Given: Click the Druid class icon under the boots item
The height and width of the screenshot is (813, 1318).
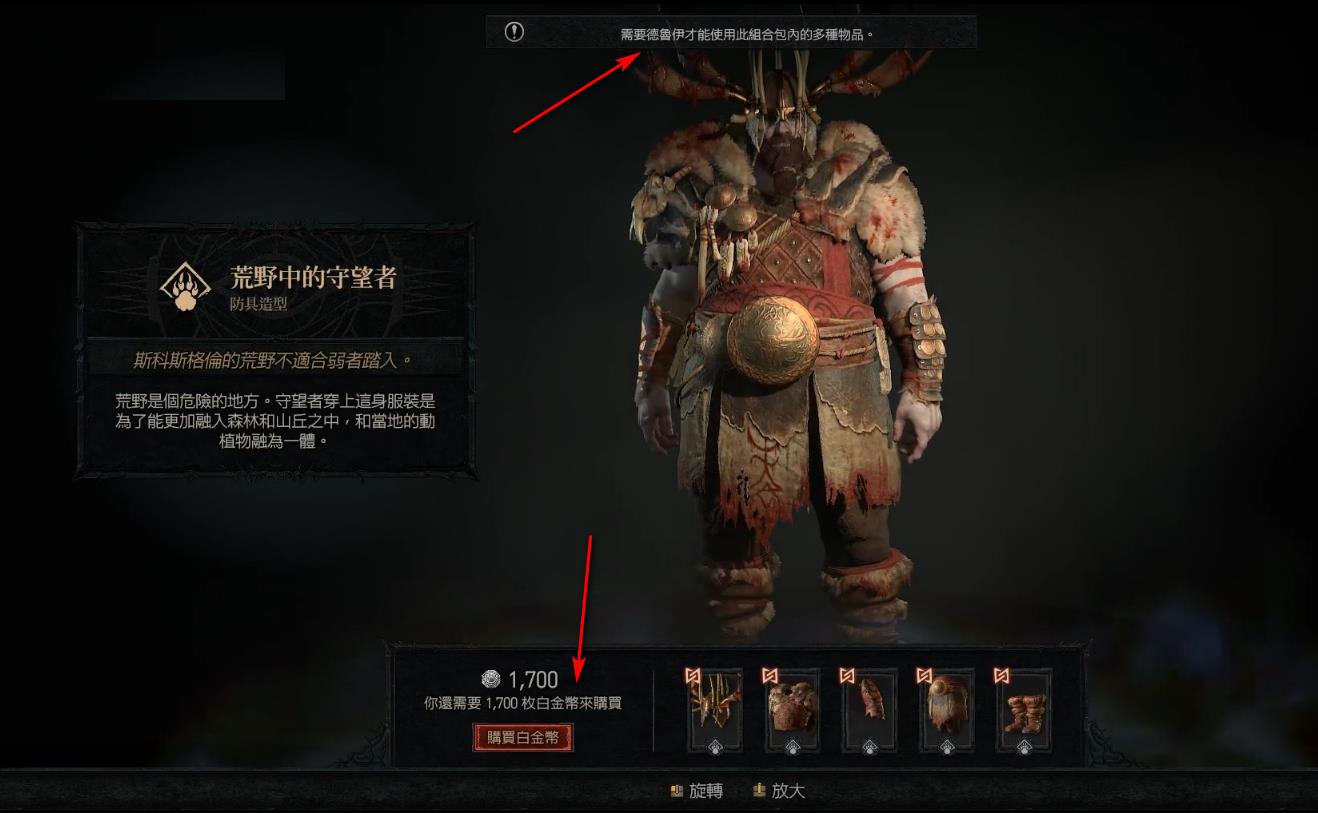Looking at the screenshot, I should coord(1025,746).
